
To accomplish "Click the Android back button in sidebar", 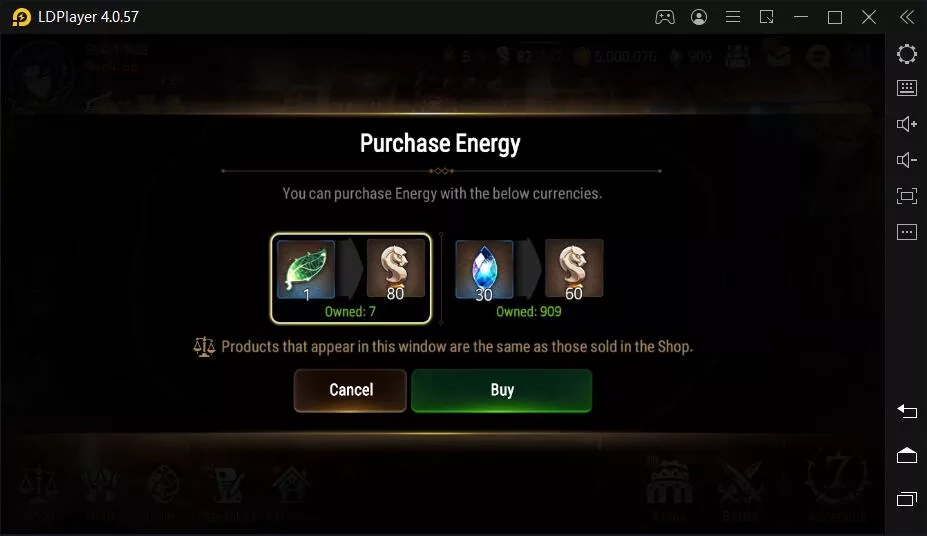I will click(907, 411).
